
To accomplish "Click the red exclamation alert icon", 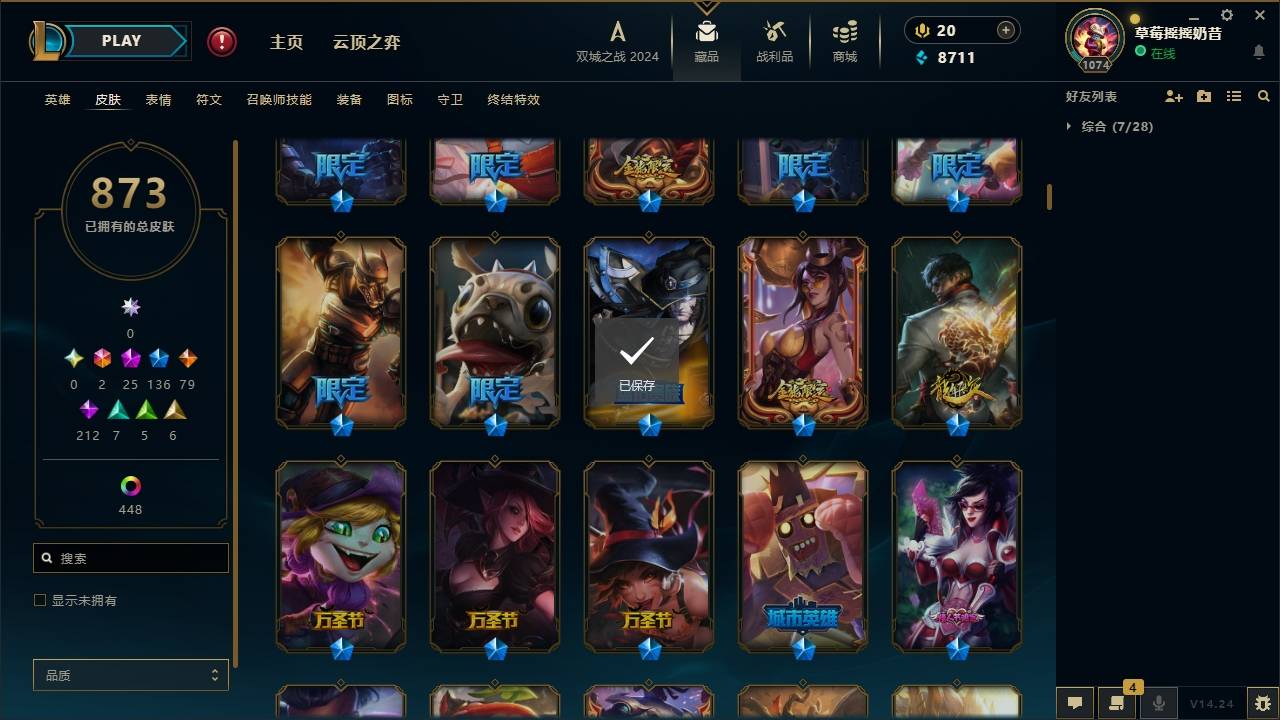I will (x=220, y=42).
